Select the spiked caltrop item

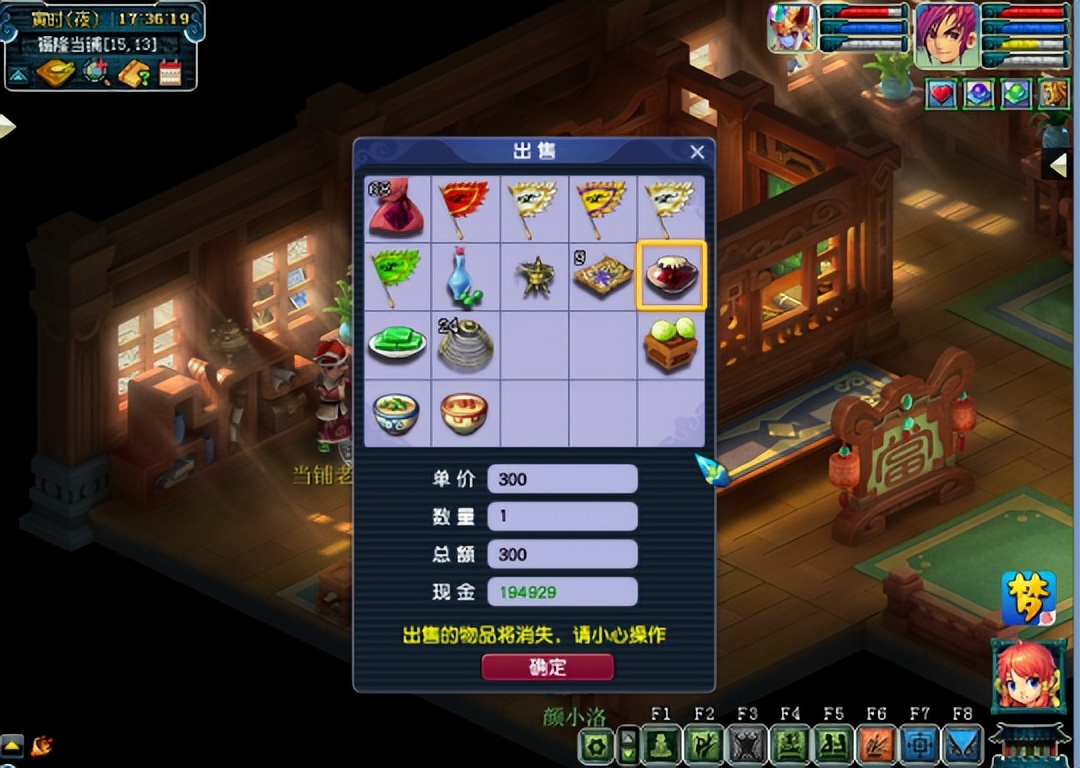[534, 276]
